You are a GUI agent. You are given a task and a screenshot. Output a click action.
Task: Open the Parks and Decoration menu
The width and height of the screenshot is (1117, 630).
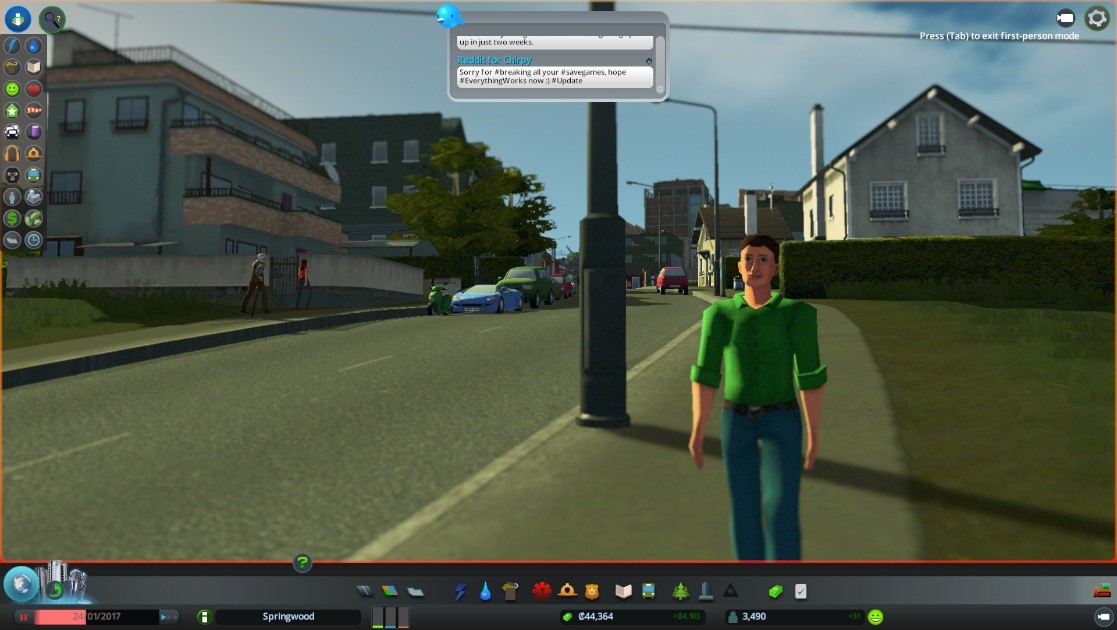tap(681, 591)
